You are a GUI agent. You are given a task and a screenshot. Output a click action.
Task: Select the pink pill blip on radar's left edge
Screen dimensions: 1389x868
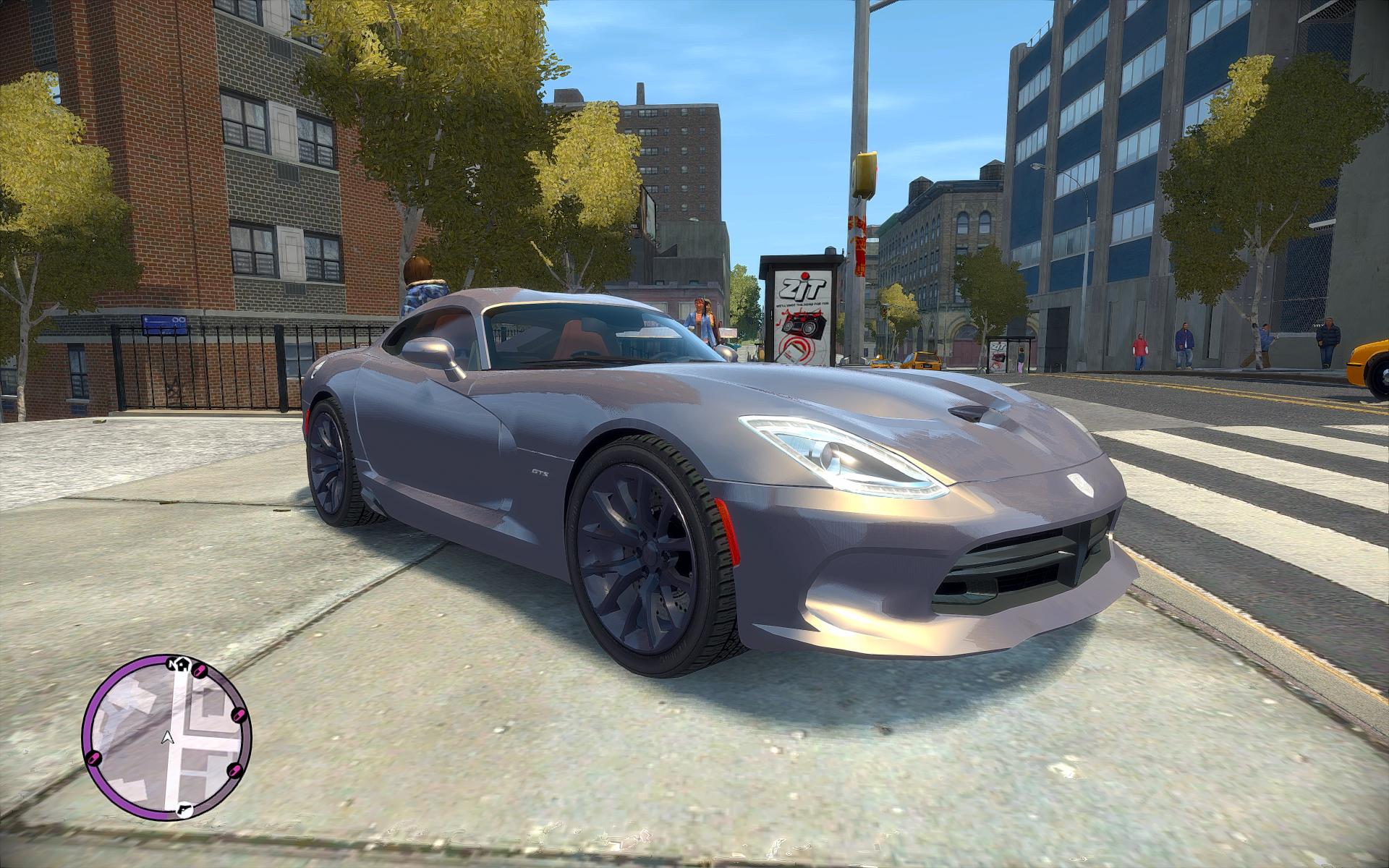point(93,759)
